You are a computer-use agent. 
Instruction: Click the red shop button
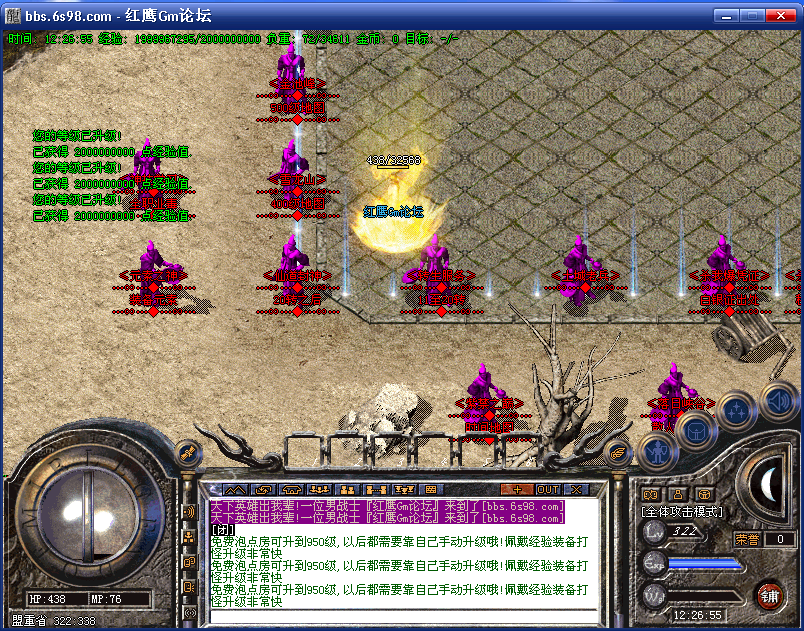[x=769, y=596]
